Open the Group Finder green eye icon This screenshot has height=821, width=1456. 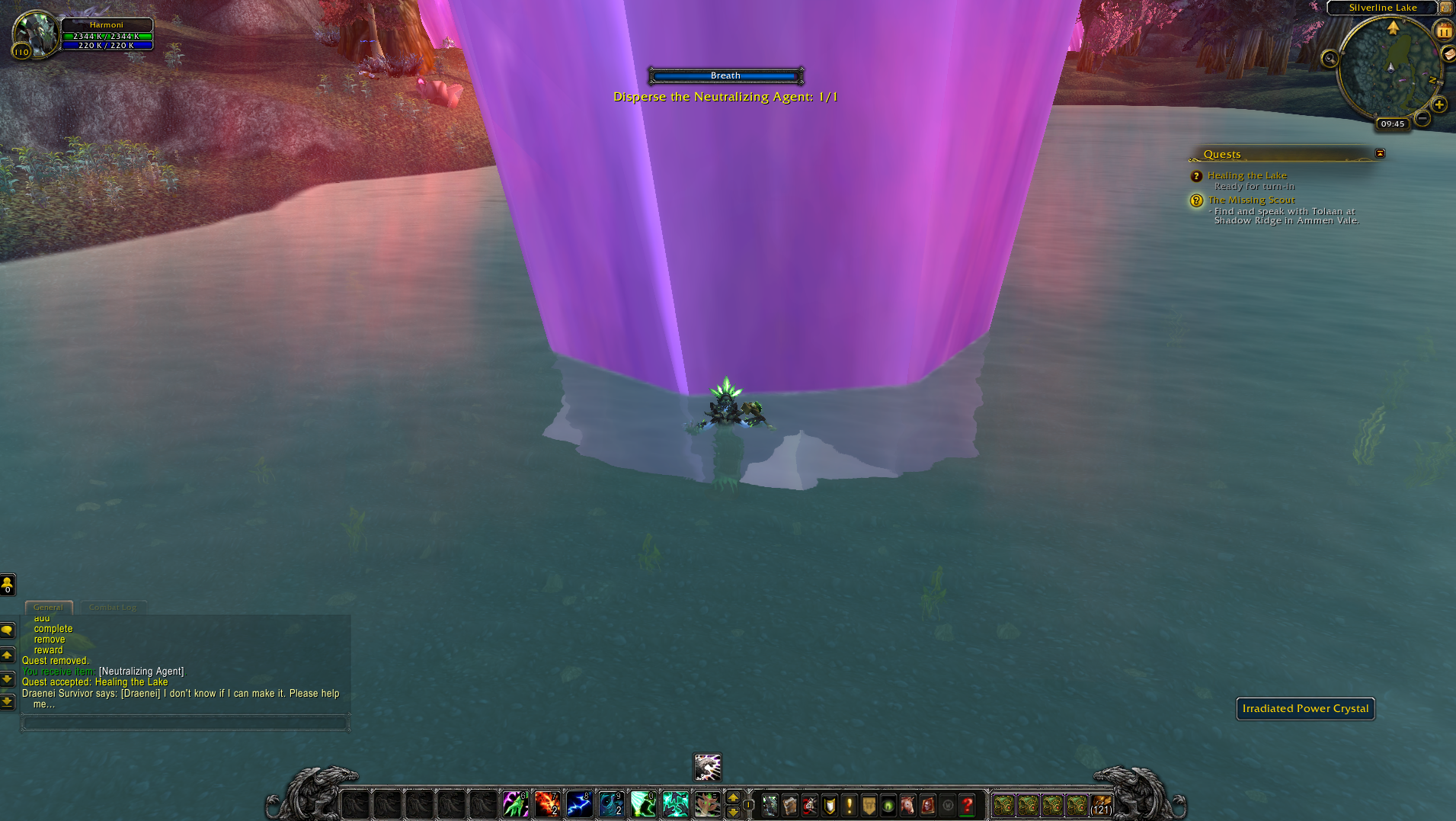pos(888,805)
